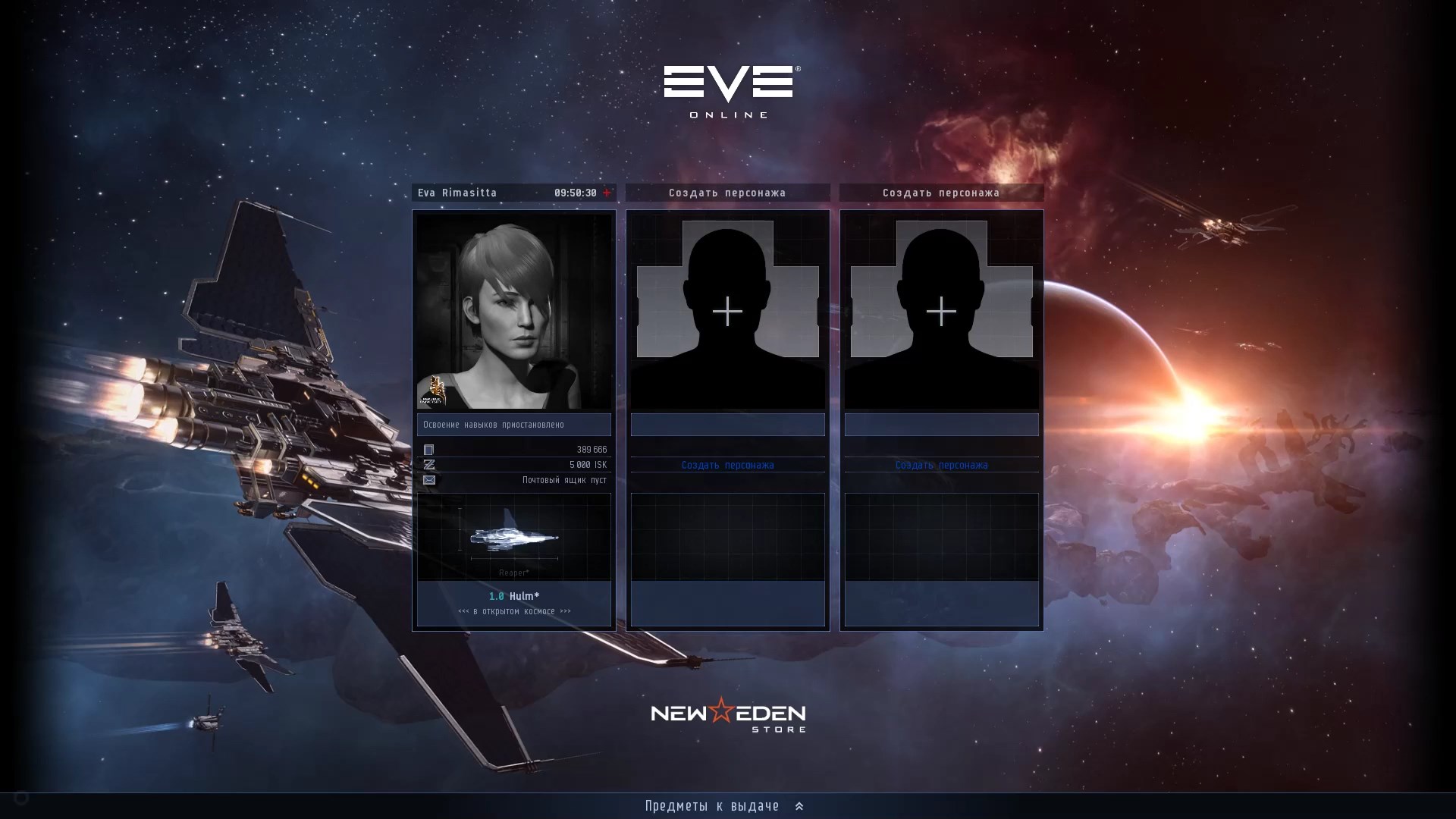
Task: Click the red plus next to the training timer
Action: [x=606, y=193]
